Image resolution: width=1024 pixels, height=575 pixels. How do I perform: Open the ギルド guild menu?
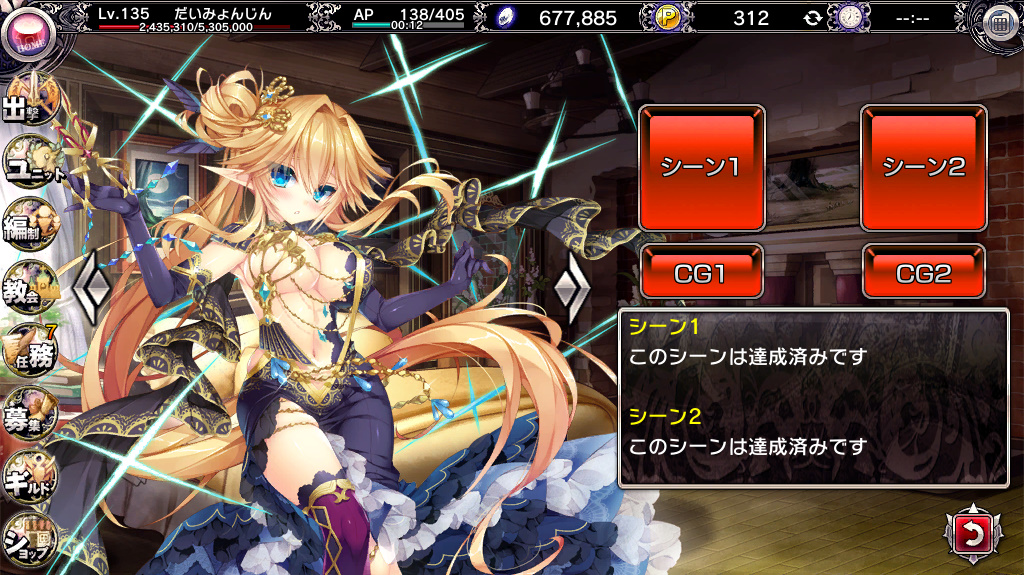tap(30, 475)
